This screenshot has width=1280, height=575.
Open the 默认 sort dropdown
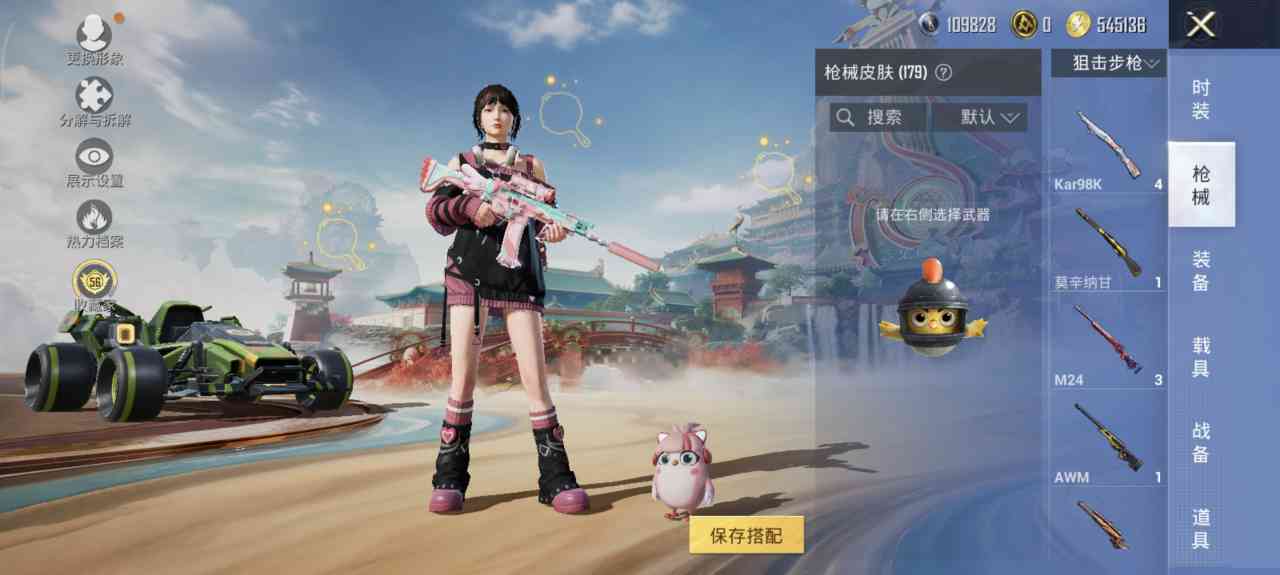pyautogui.click(x=988, y=117)
